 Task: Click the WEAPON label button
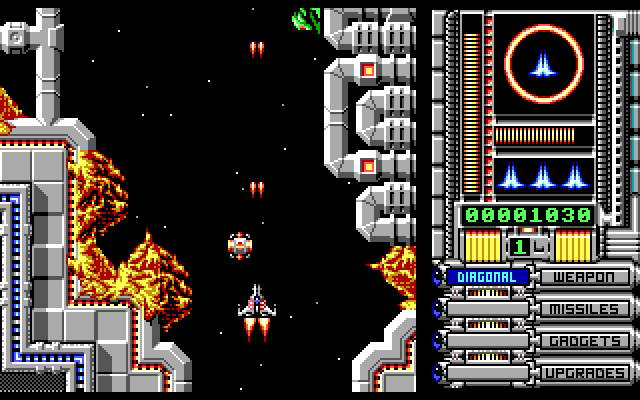click(x=585, y=277)
